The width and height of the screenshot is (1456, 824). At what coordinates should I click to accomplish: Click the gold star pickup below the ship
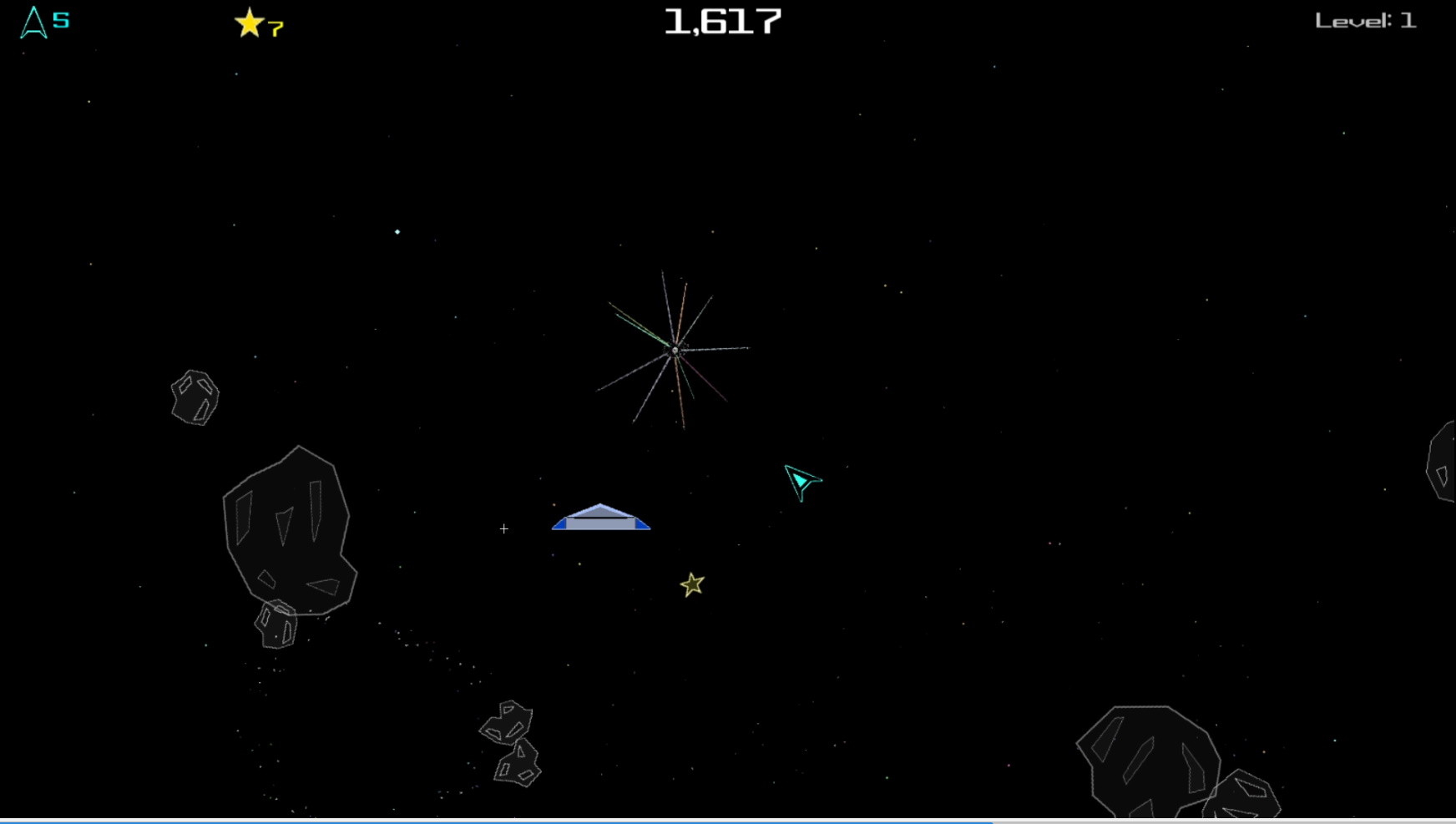tap(692, 584)
